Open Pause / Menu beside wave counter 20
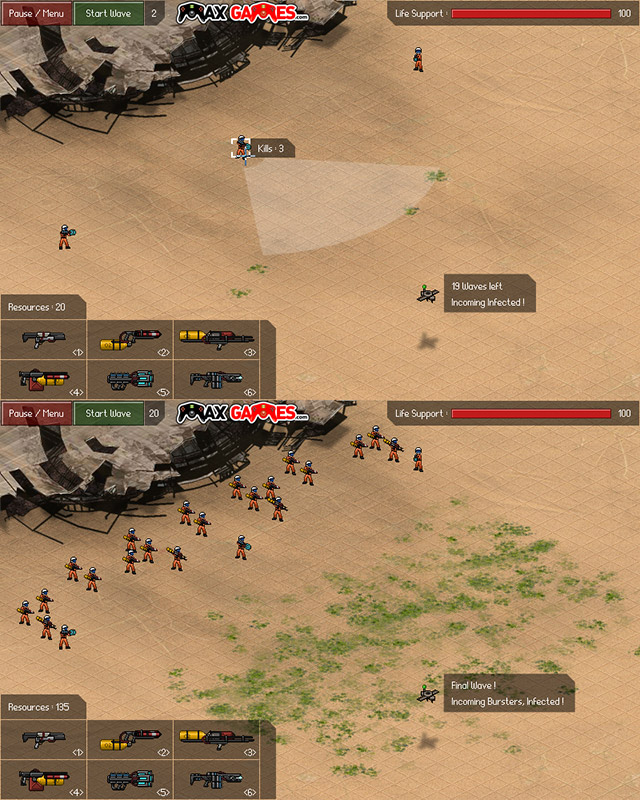 point(36,413)
